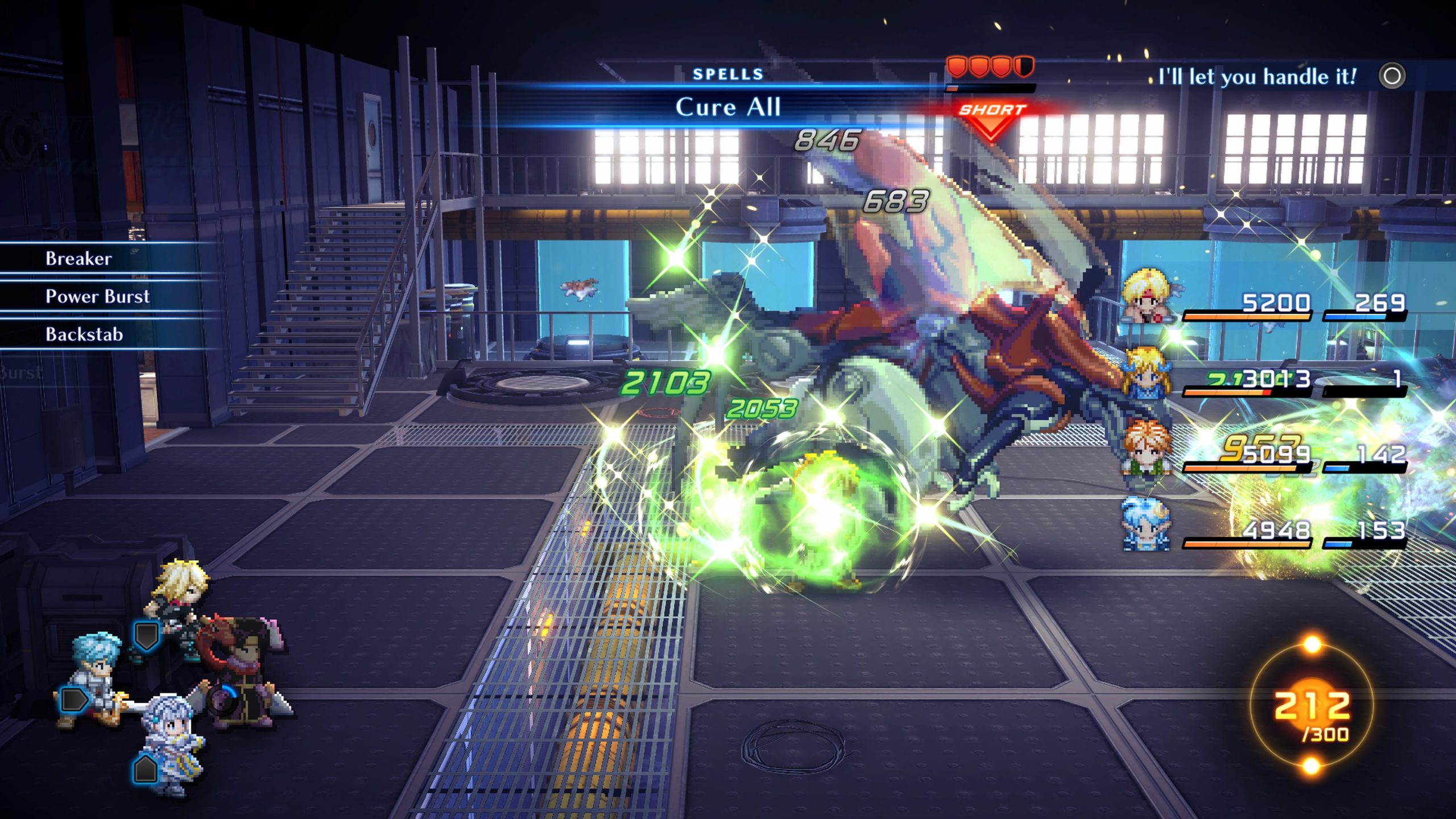Choose the blonde girl with blue ribbons portrait
Image resolution: width=1456 pixels, height=819 pixels.
click(1146, 373)
